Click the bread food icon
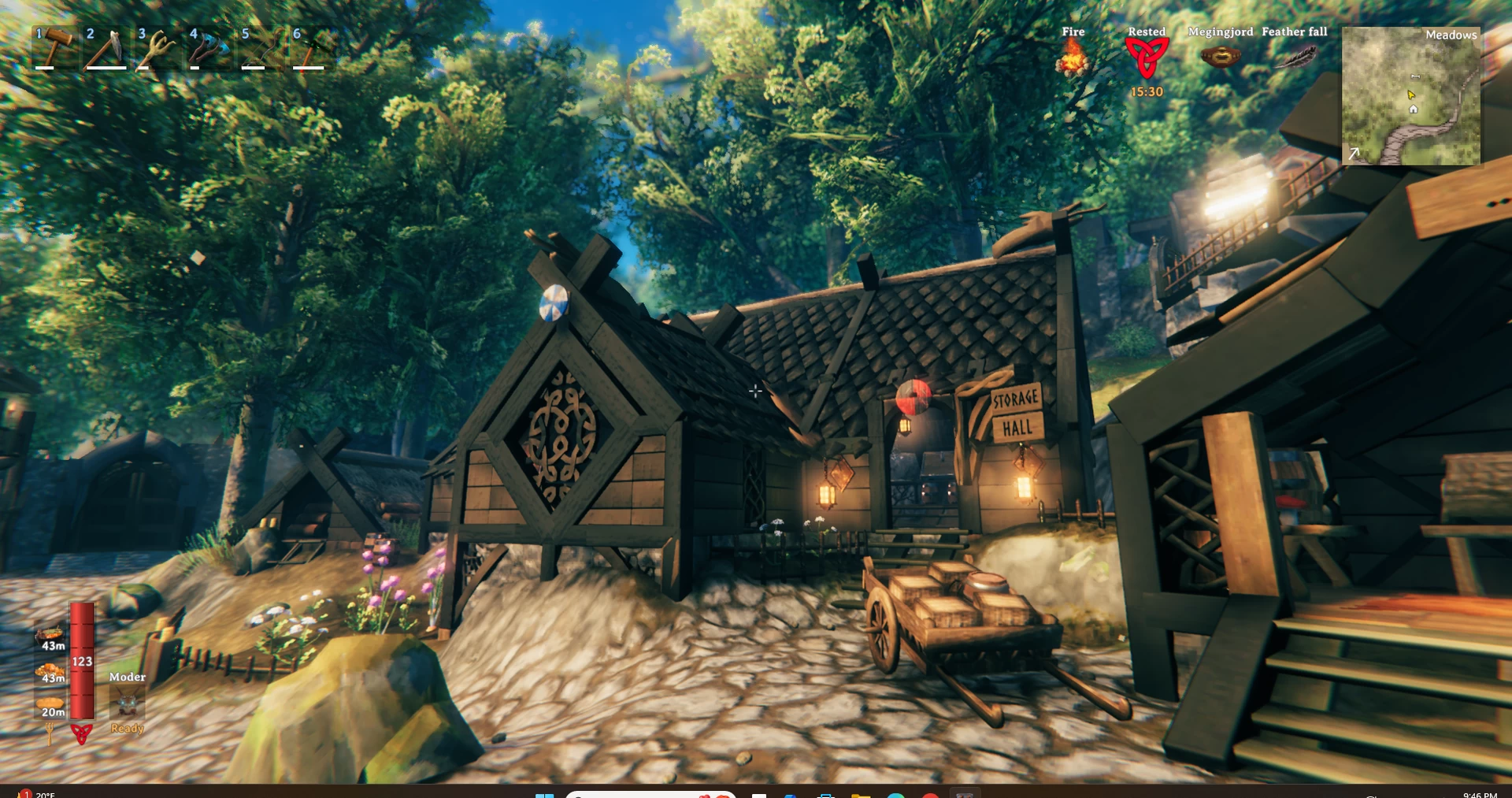 (x=50, y=702)
